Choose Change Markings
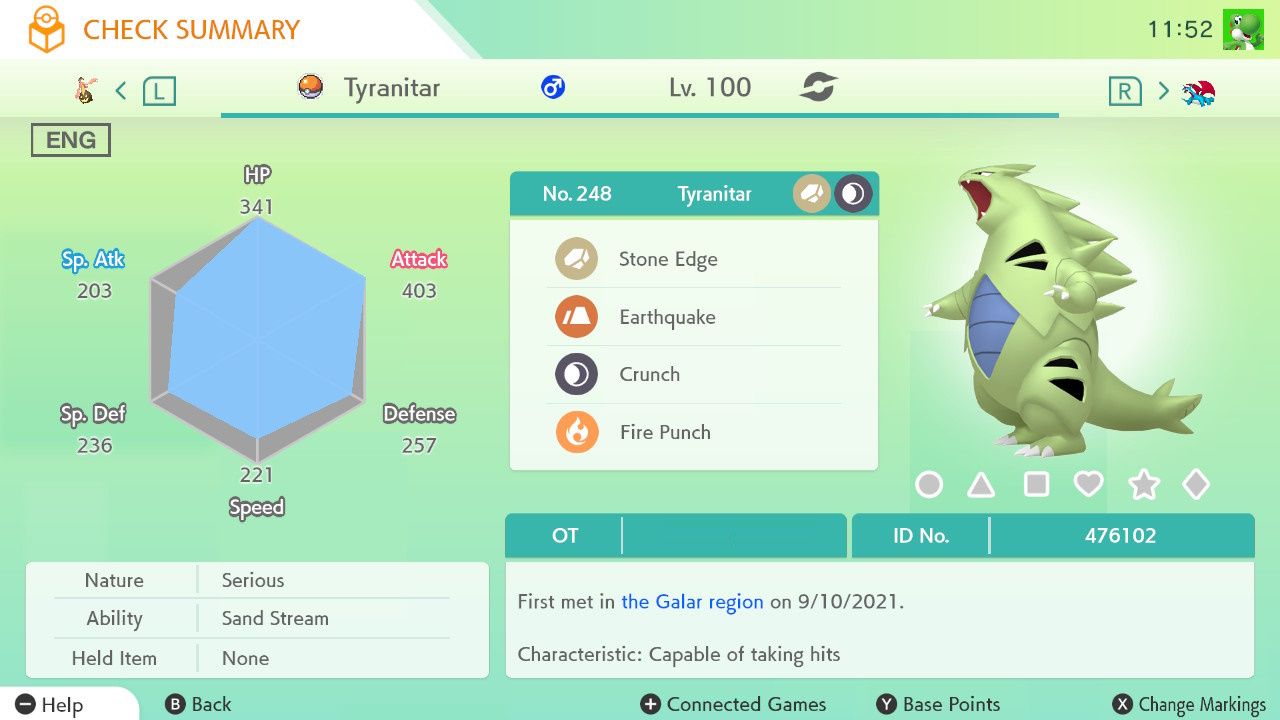 pos(1189,705)
